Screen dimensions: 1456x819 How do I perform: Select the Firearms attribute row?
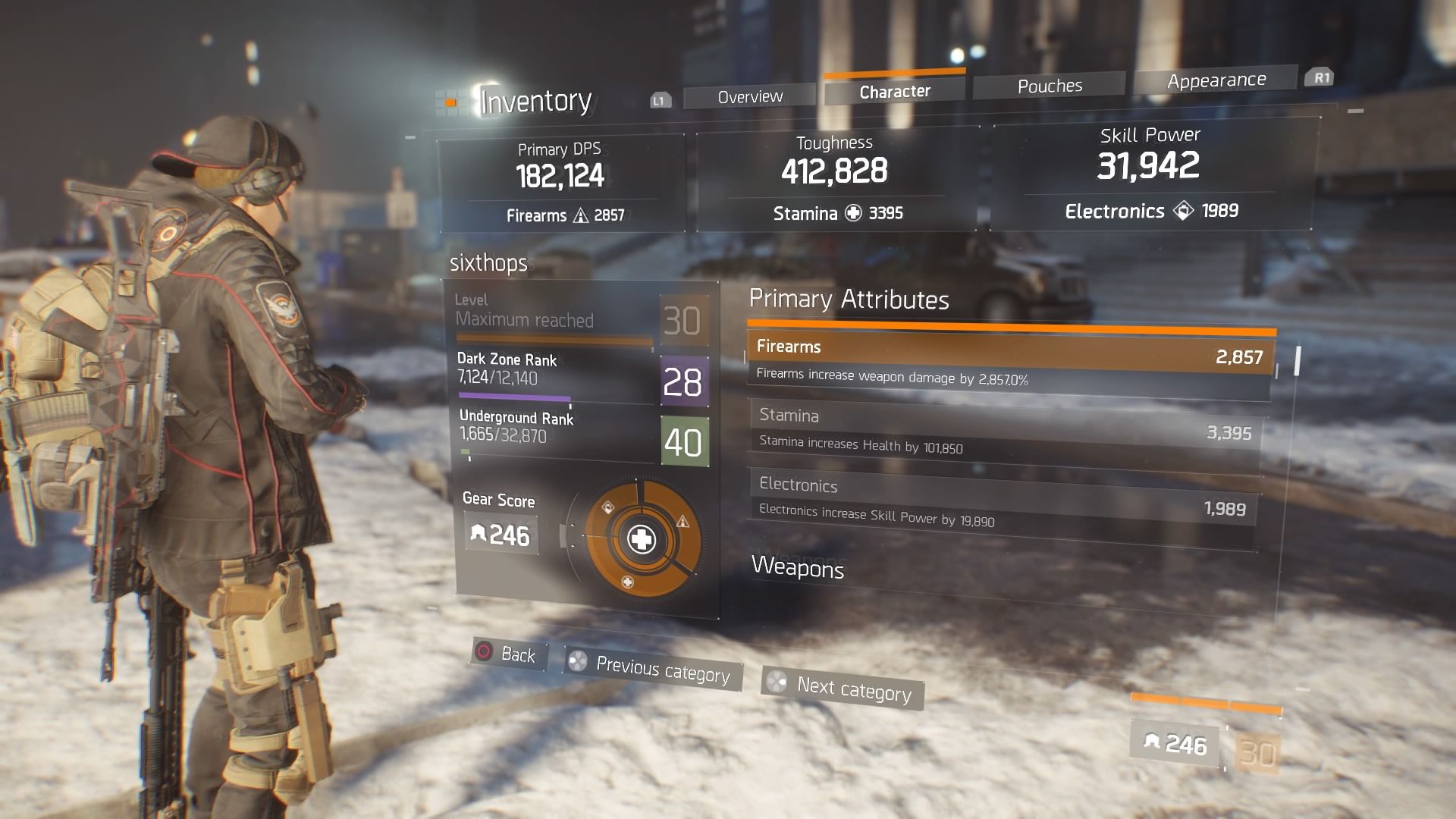pos(1010,360)
